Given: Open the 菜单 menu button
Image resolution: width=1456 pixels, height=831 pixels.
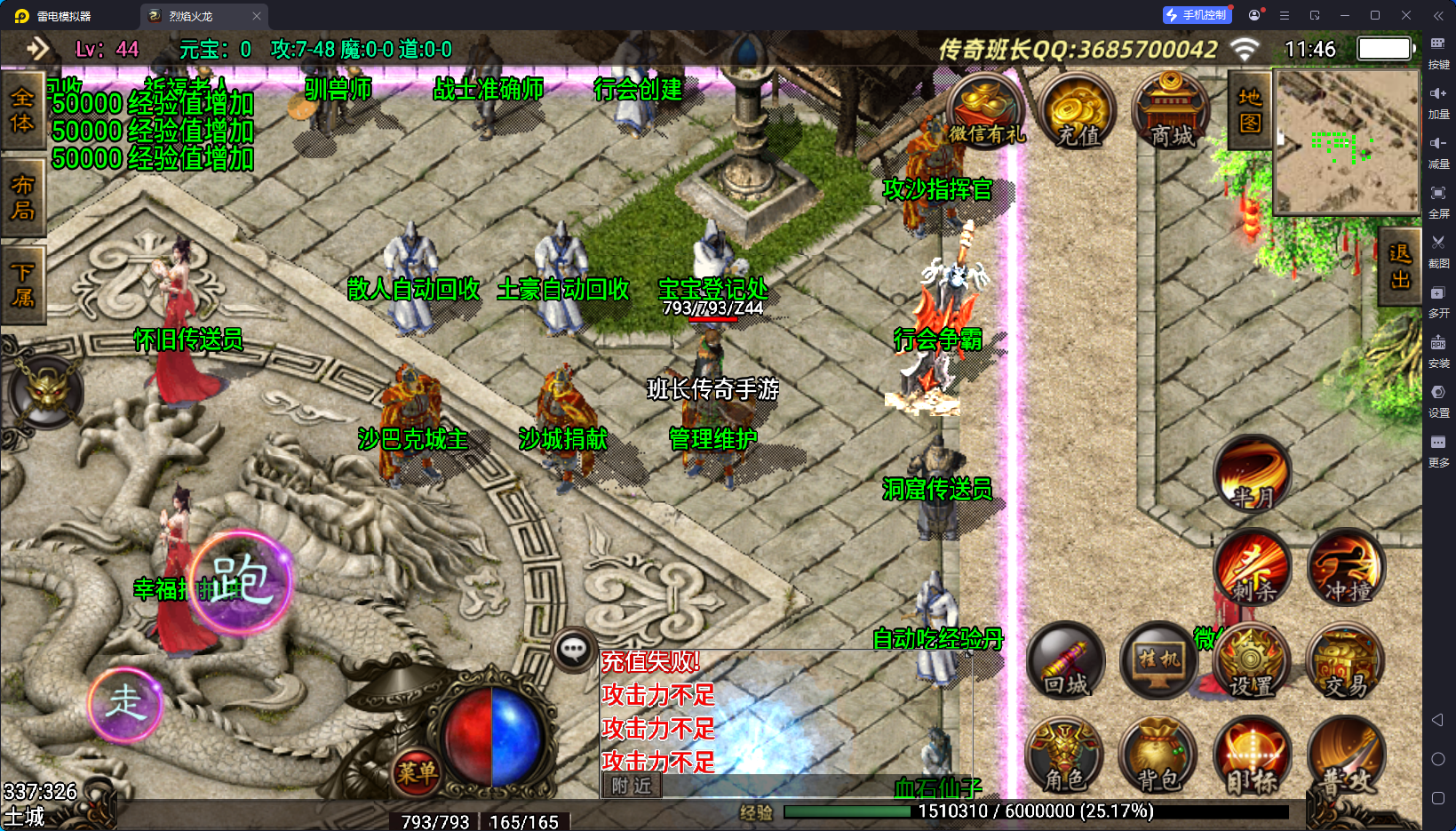Looking at the screenshot, I should pyautogui.click(x=416, y=772).
